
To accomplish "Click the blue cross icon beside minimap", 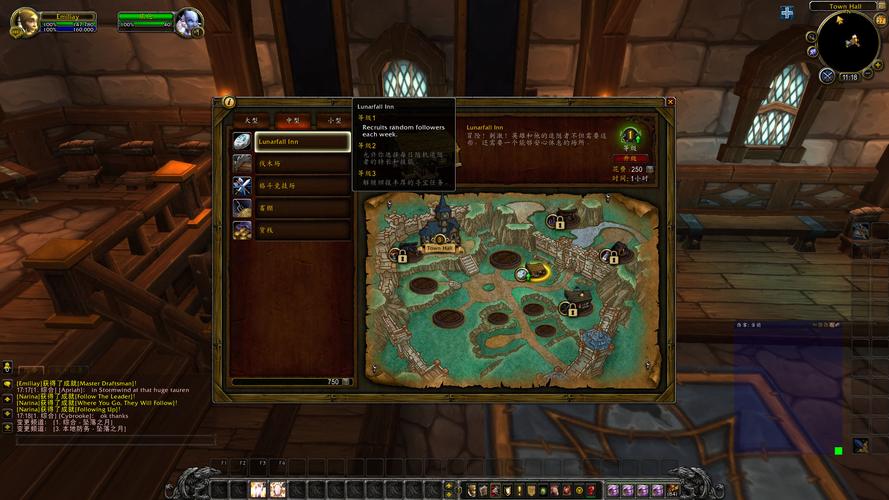I will coord(787,13).
